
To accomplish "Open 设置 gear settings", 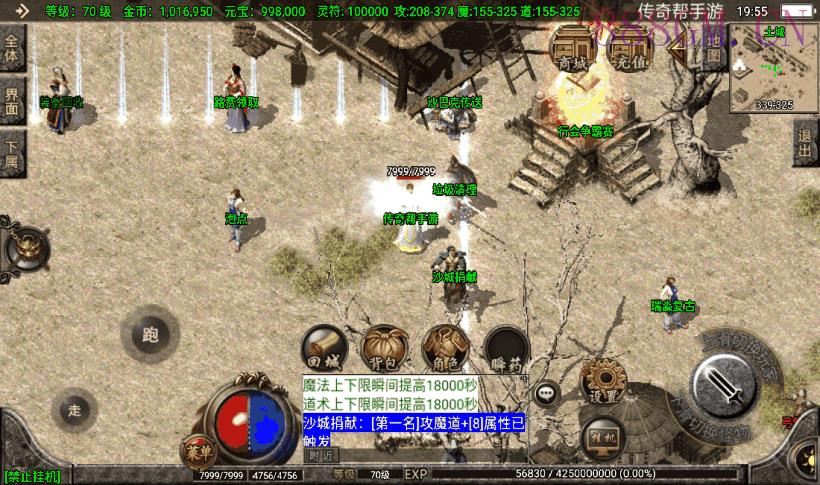I will [x=604, y=383].
